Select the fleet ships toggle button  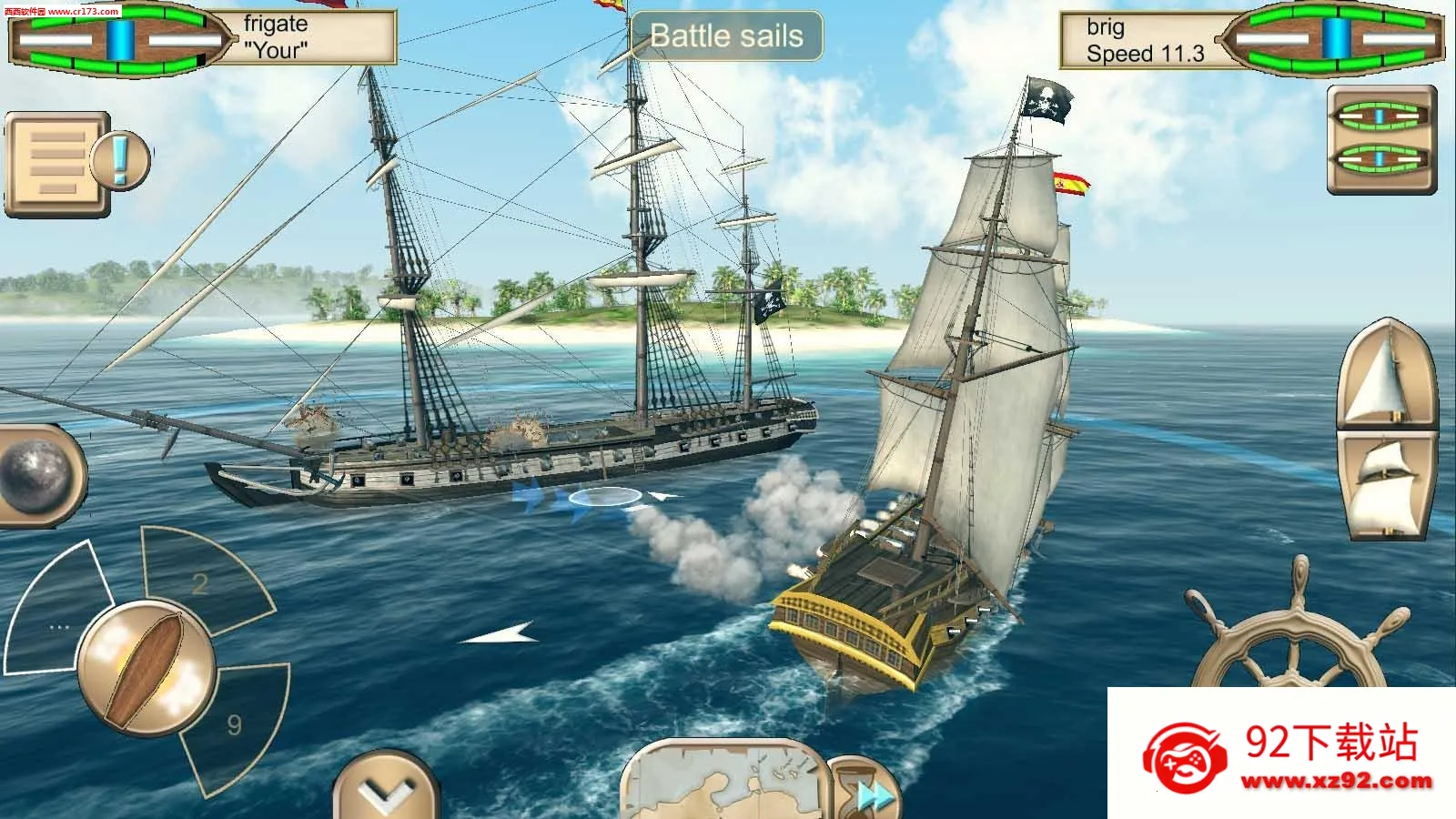tap(1380, 139)
